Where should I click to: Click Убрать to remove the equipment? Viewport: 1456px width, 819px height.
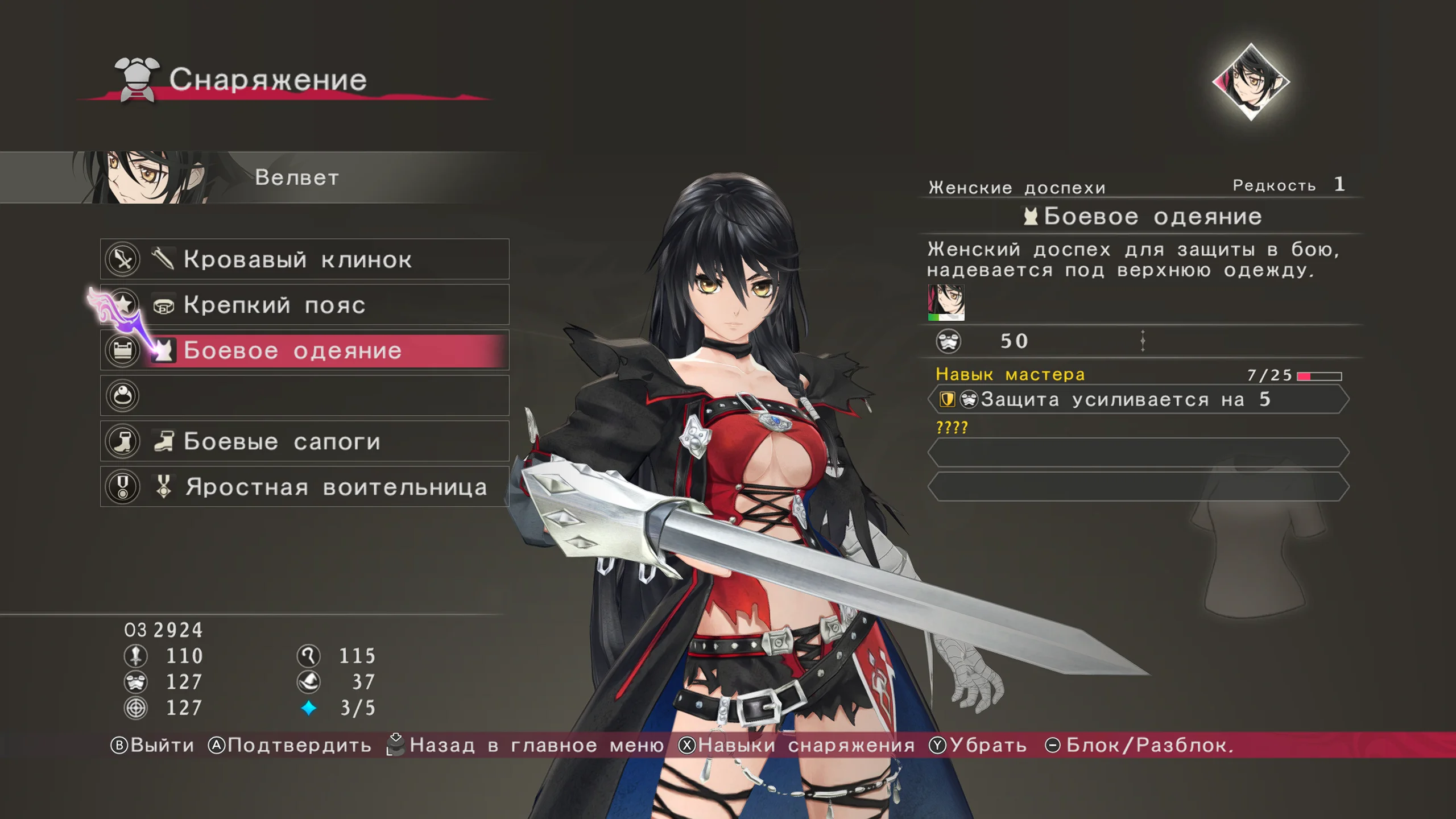[978, 745]
